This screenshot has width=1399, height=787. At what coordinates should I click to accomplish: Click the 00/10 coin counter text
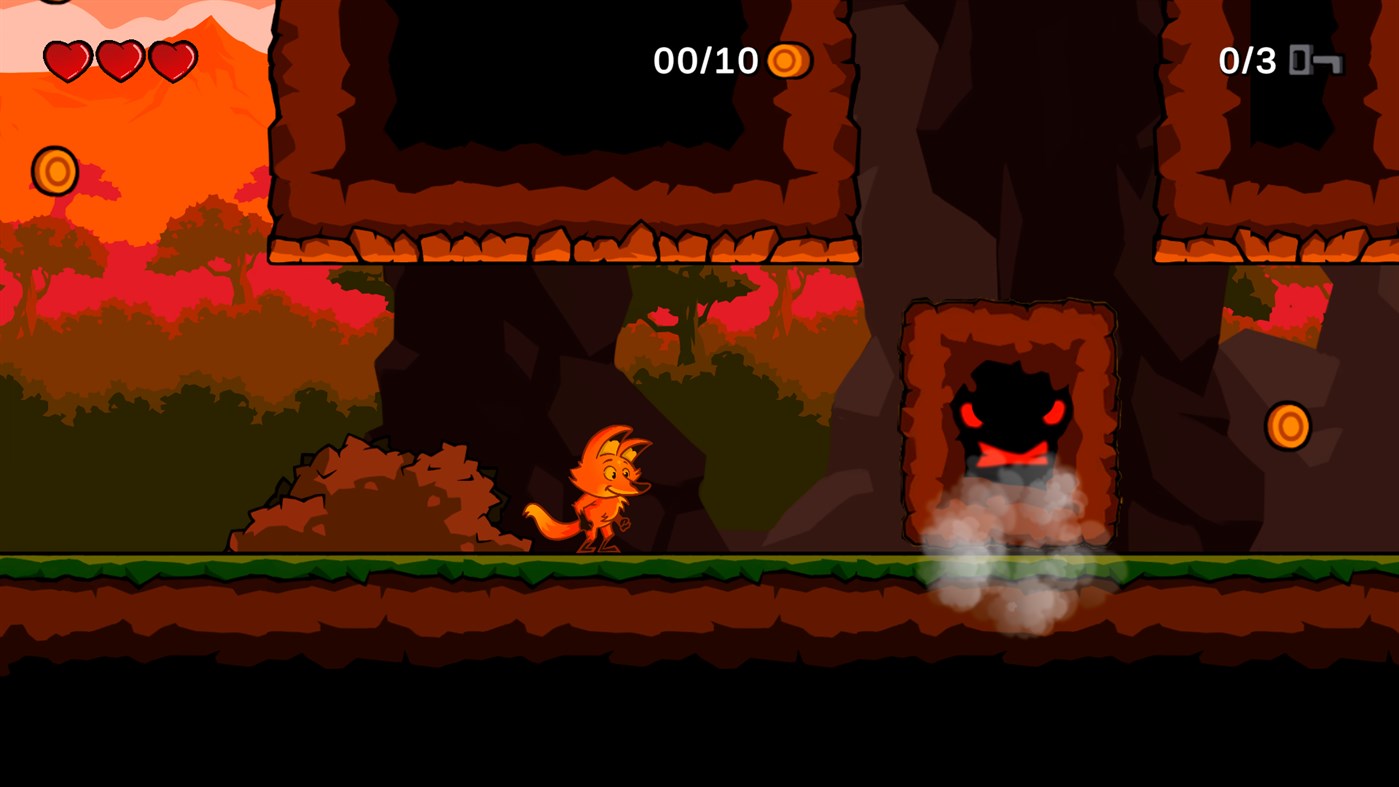pyautogui.click(x=707, y=61)
